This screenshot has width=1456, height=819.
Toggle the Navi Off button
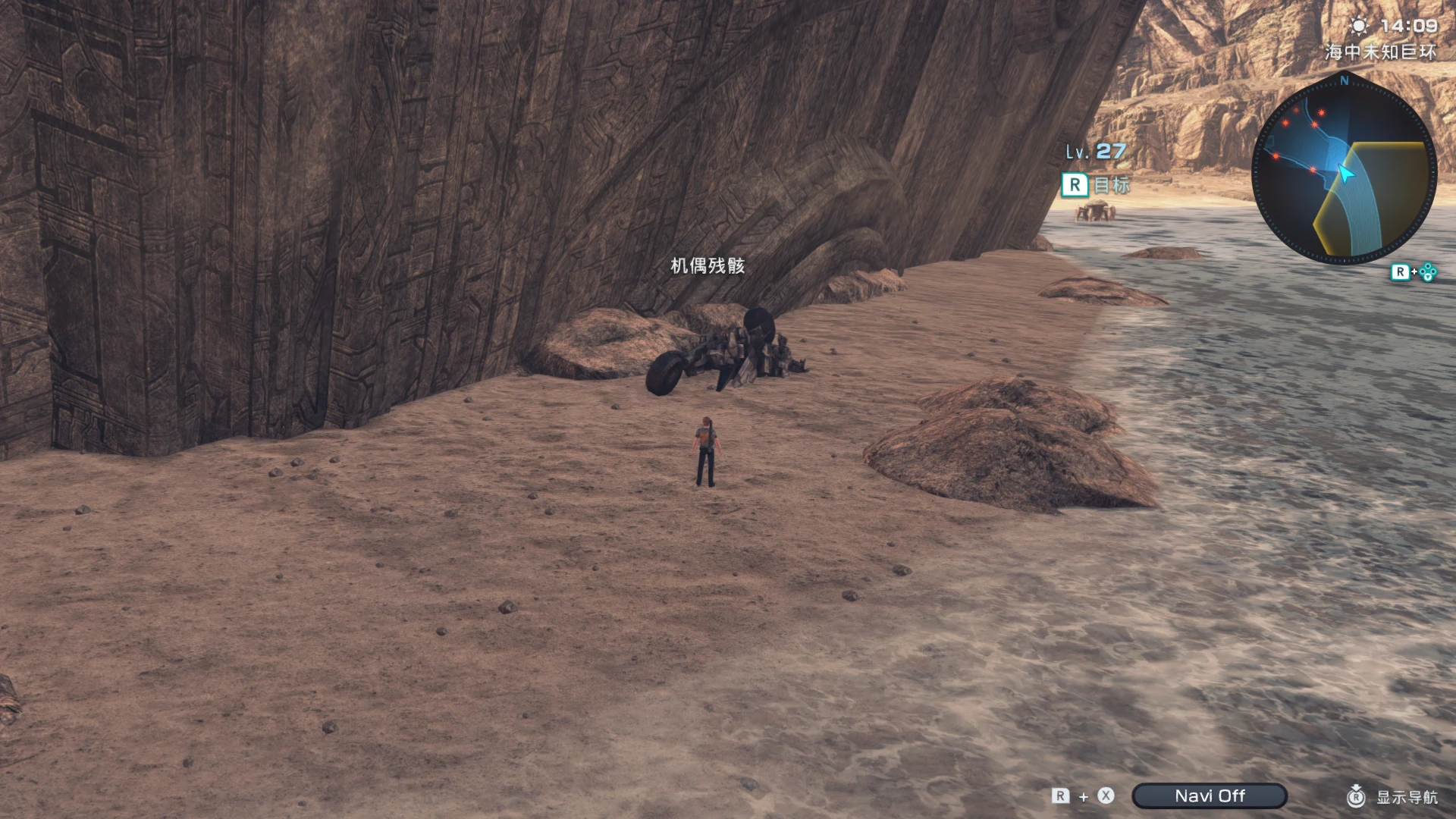1209,795
